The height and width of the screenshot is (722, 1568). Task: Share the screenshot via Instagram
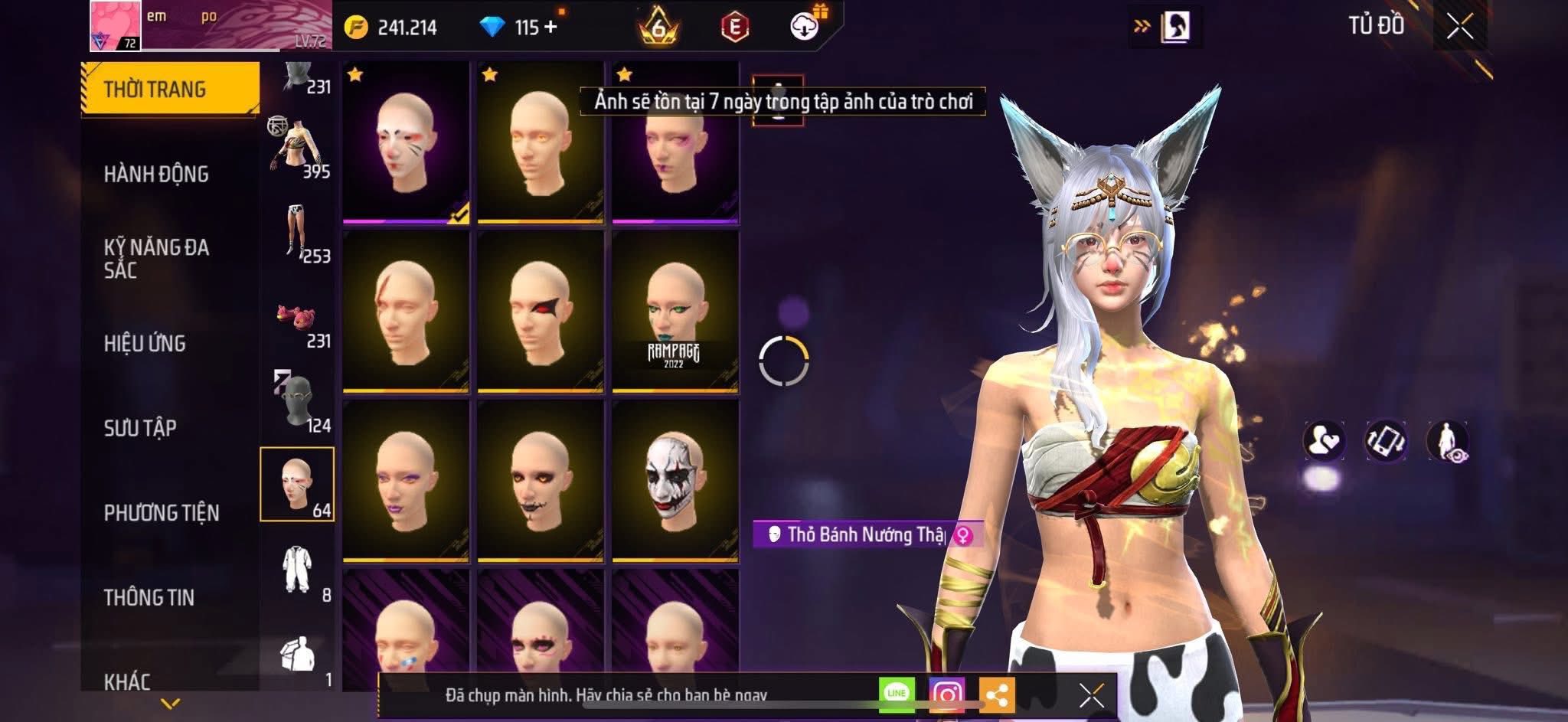tap(946, 694)
